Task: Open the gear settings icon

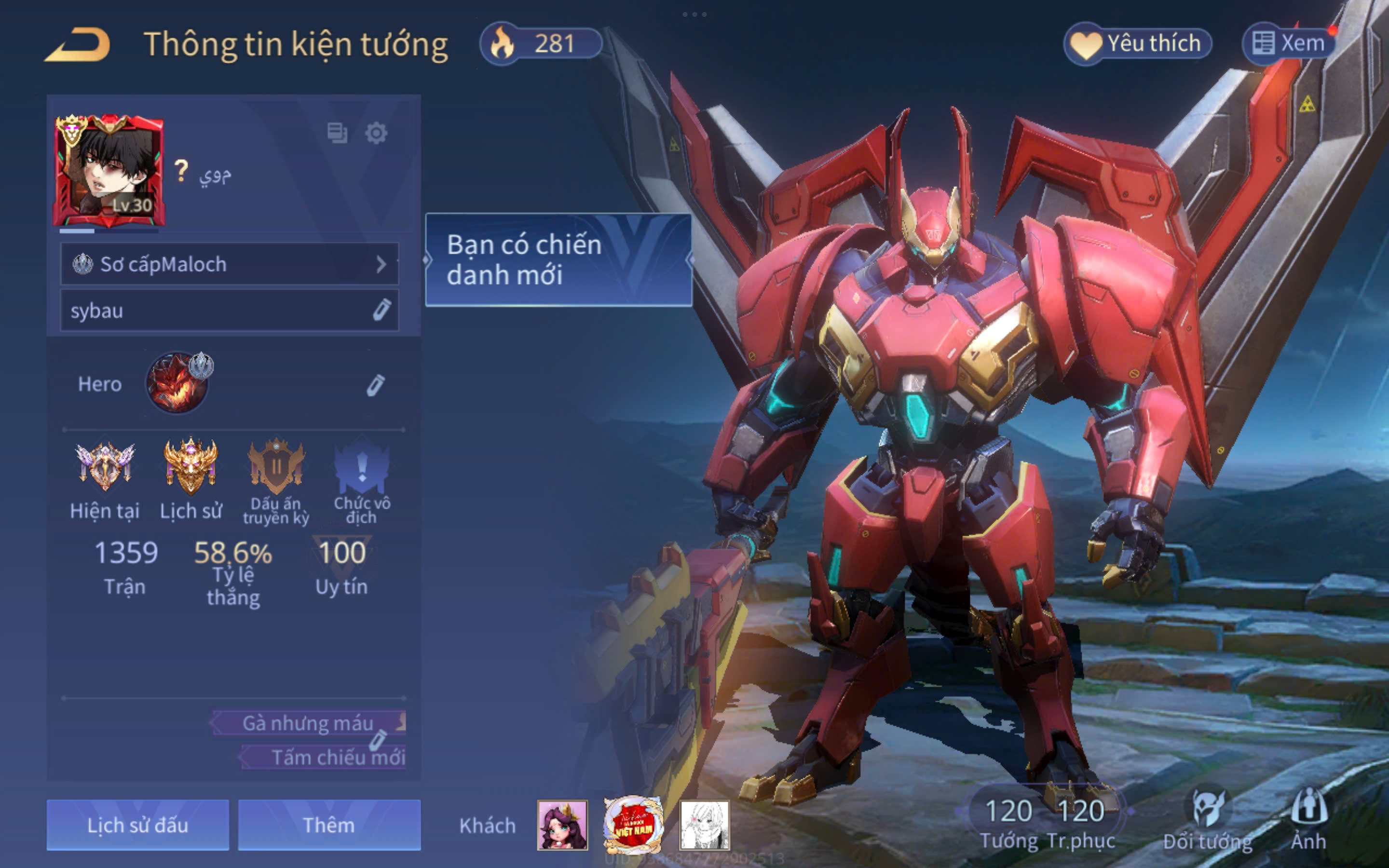Action: coord(376,134)
